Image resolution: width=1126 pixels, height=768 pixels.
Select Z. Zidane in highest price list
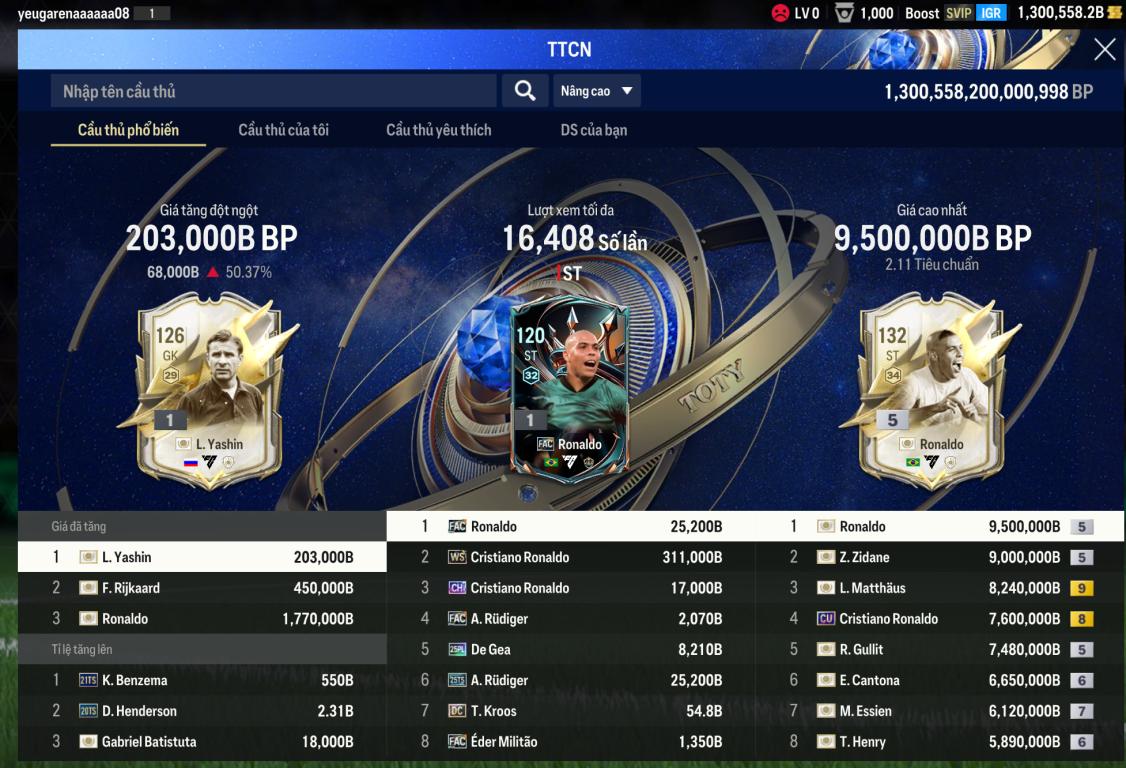tap(939, 557)
